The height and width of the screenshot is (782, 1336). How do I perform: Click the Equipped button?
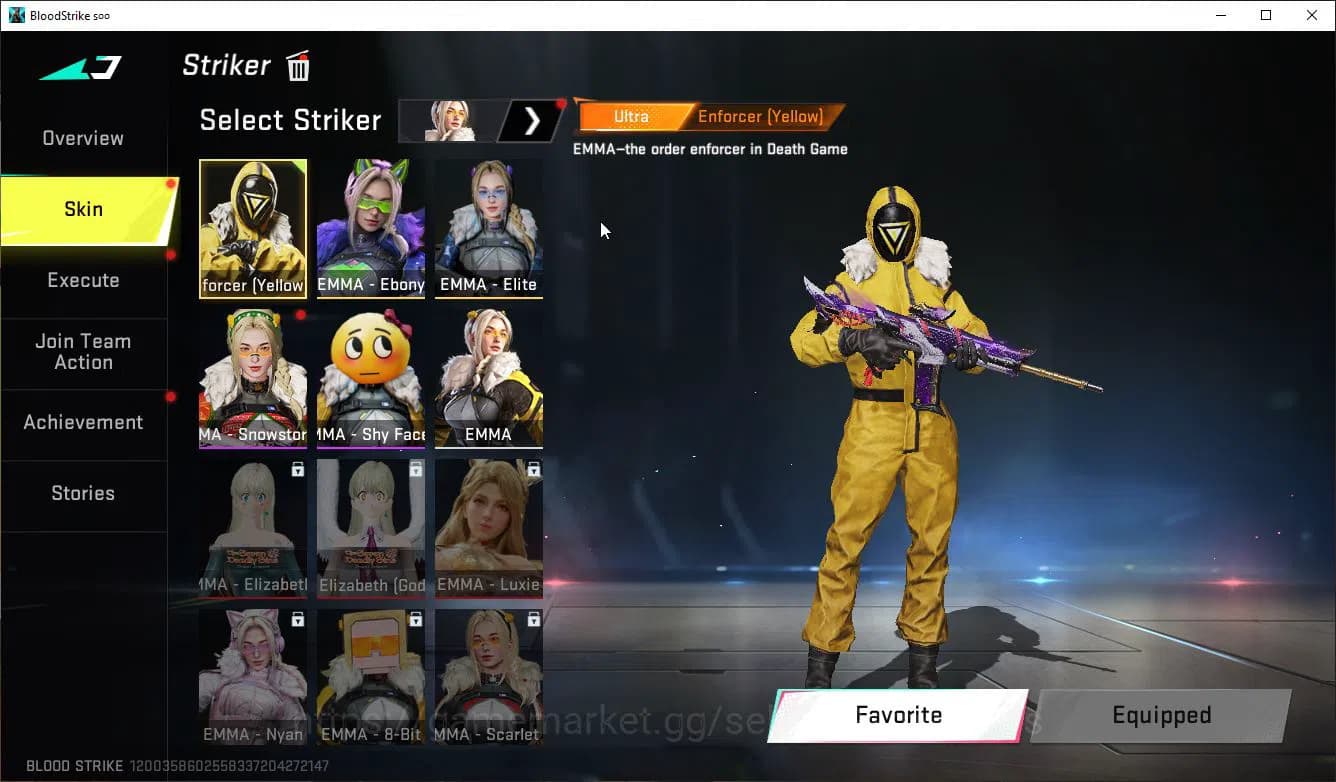pos(1161,715)
